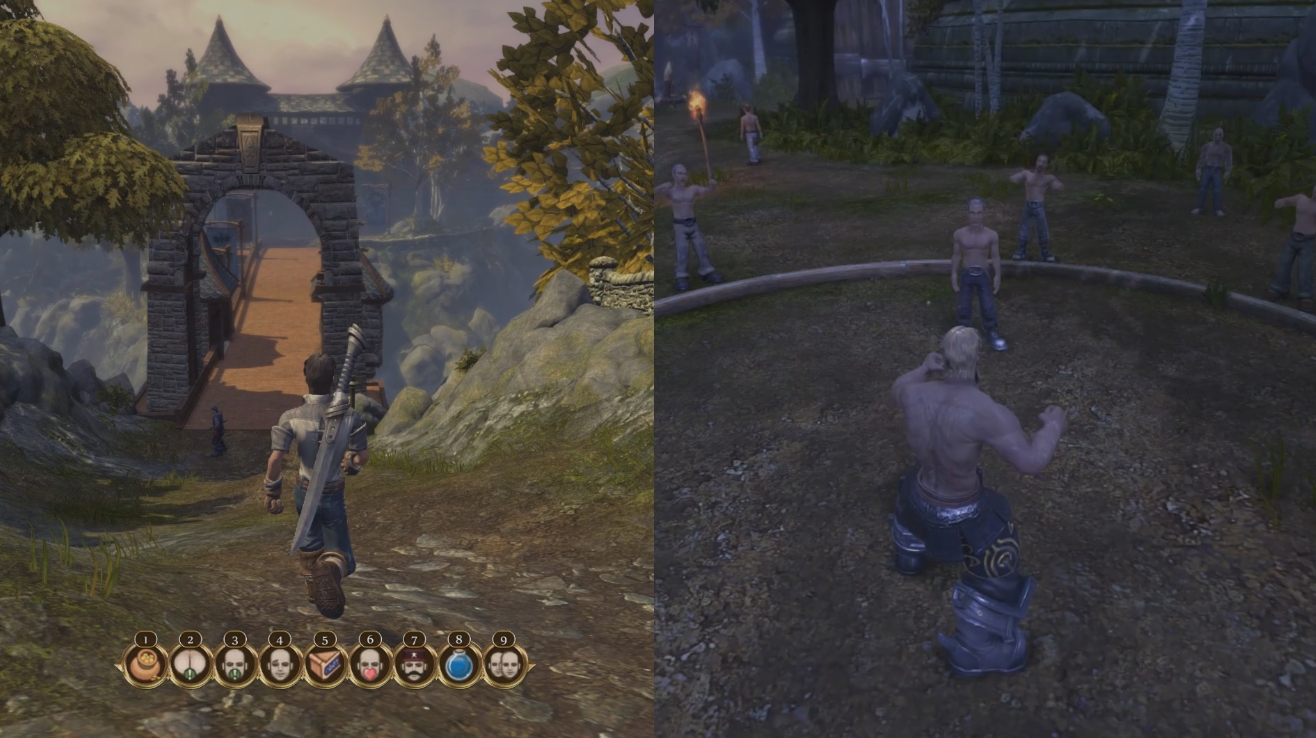The height and width of the screenshot is (738, 1316).
Task: Trigger the flirt expression in slot 6
Action: 372,662
